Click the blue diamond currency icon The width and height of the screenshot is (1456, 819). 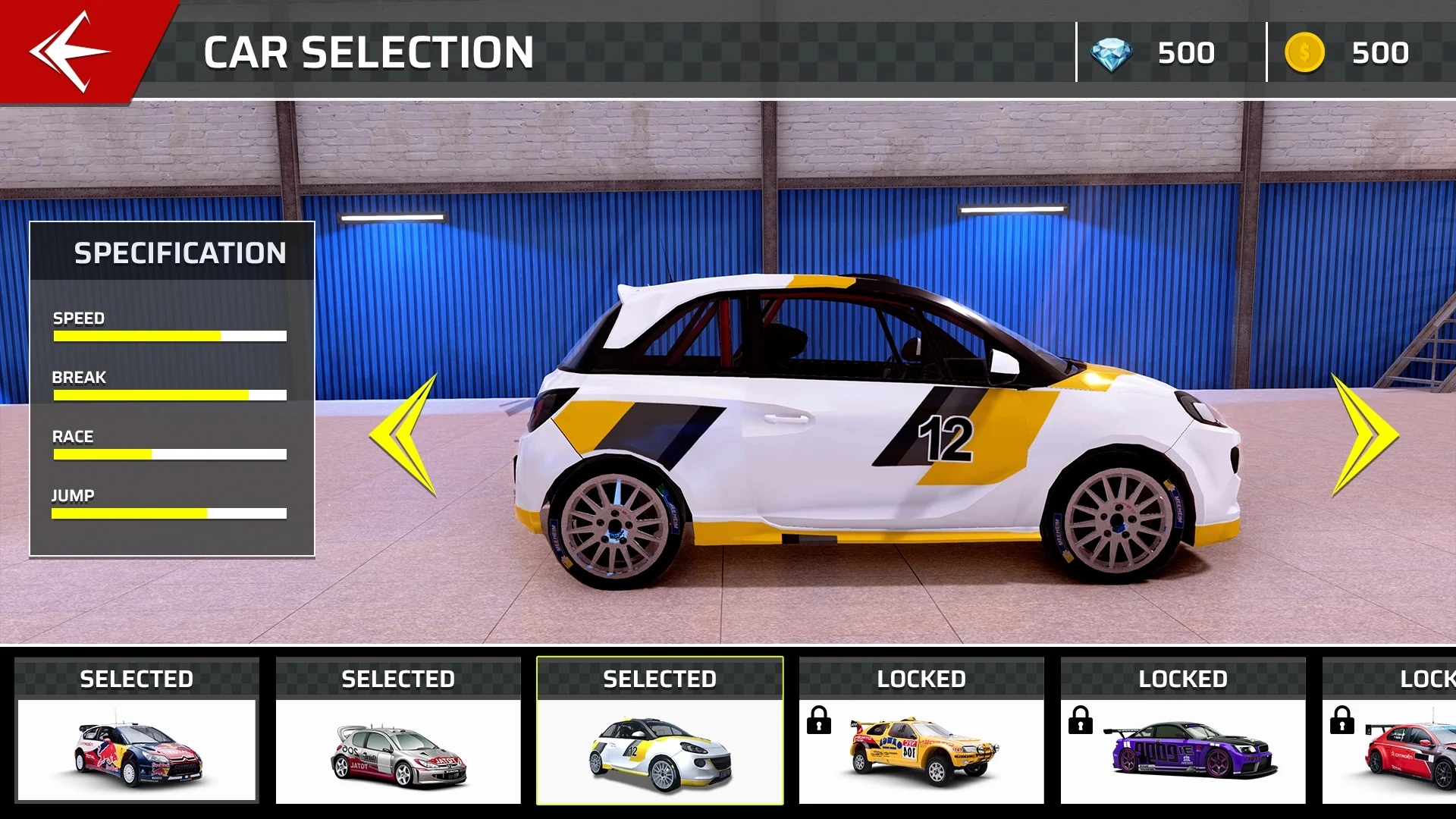pyautogui.click(x=1111, y=54)
